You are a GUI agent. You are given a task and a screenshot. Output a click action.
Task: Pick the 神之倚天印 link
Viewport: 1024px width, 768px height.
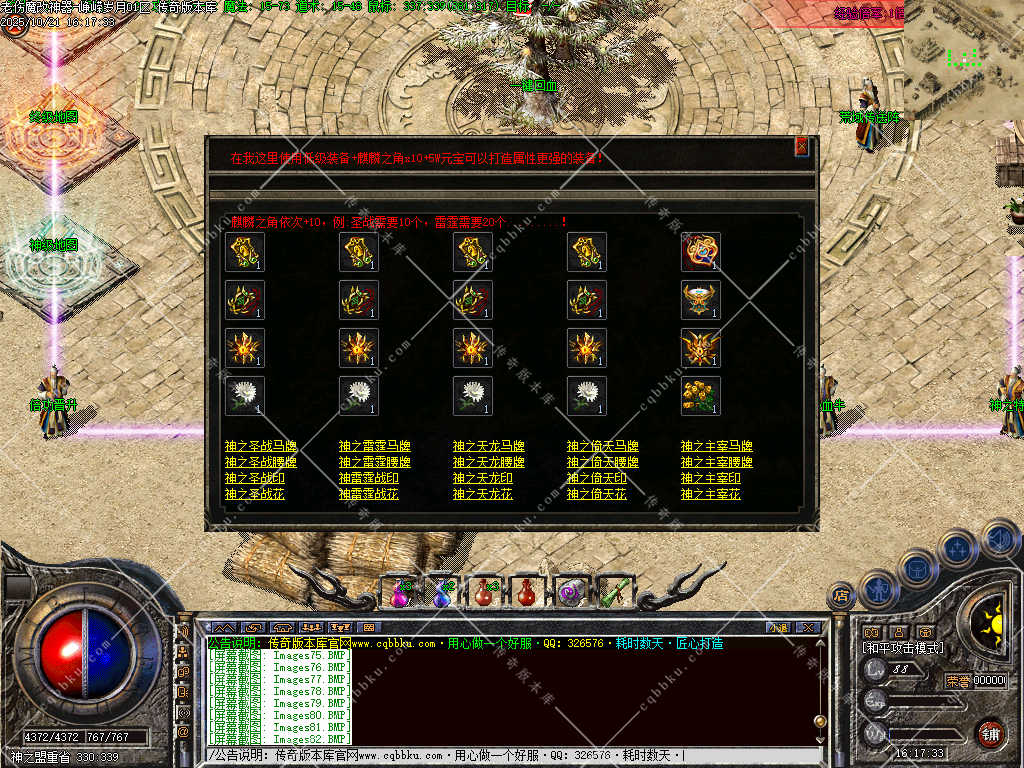click(596, 478)
